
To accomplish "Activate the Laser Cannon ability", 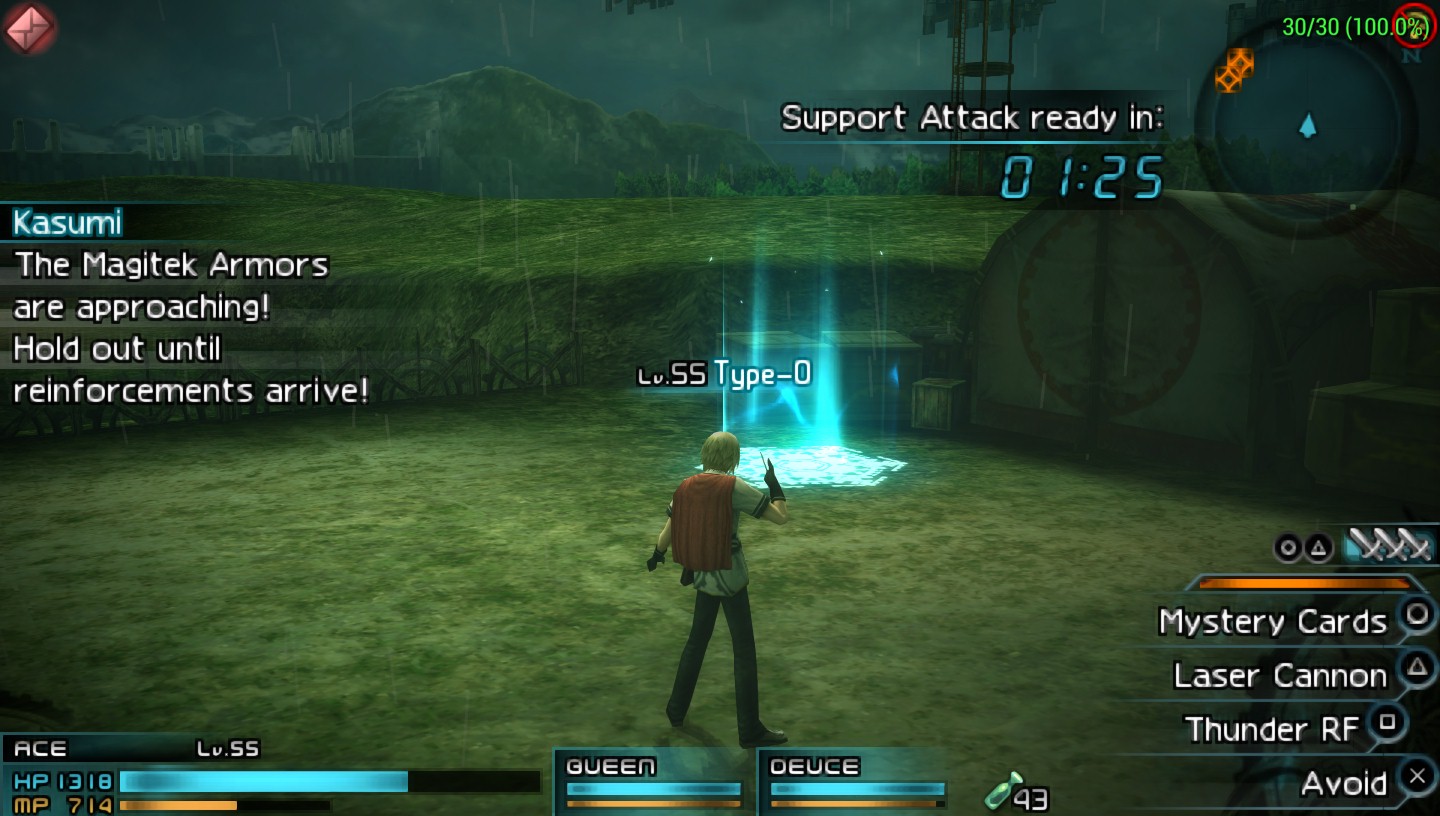I will tap(1280, 676).
